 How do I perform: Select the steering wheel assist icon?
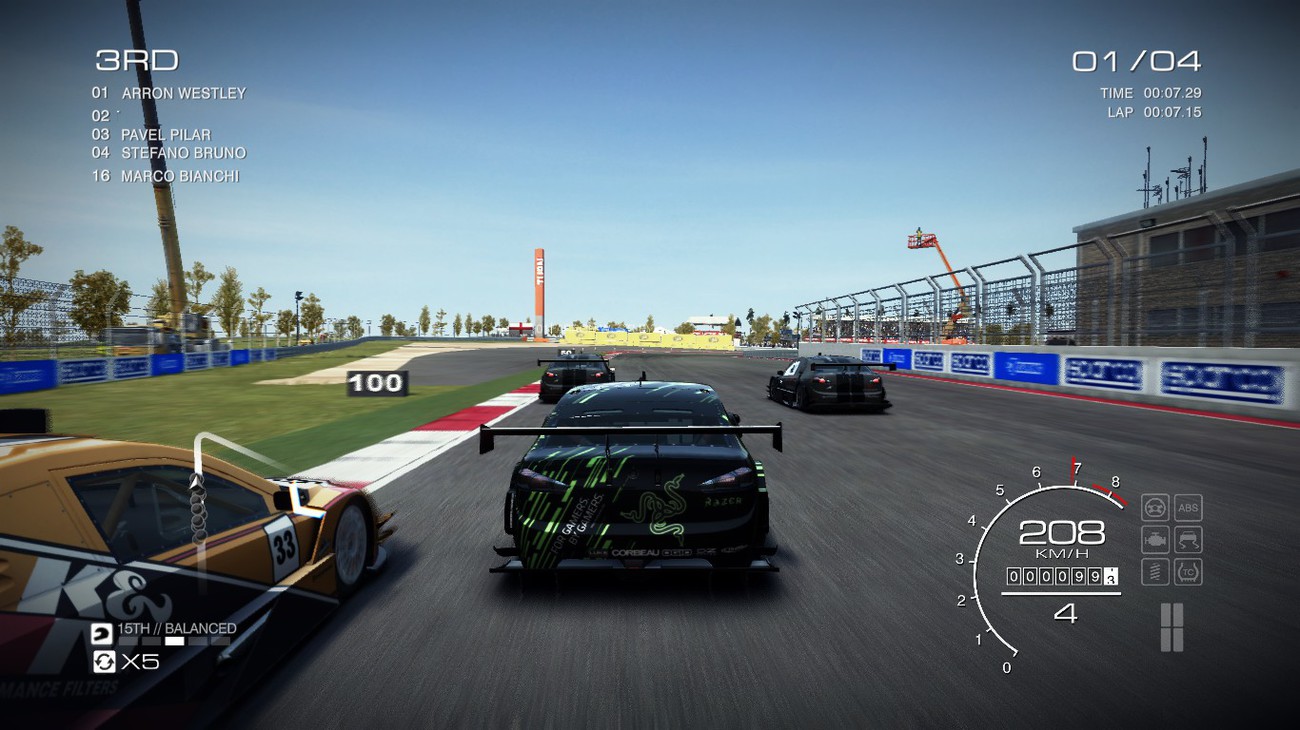coord(1155,507)
